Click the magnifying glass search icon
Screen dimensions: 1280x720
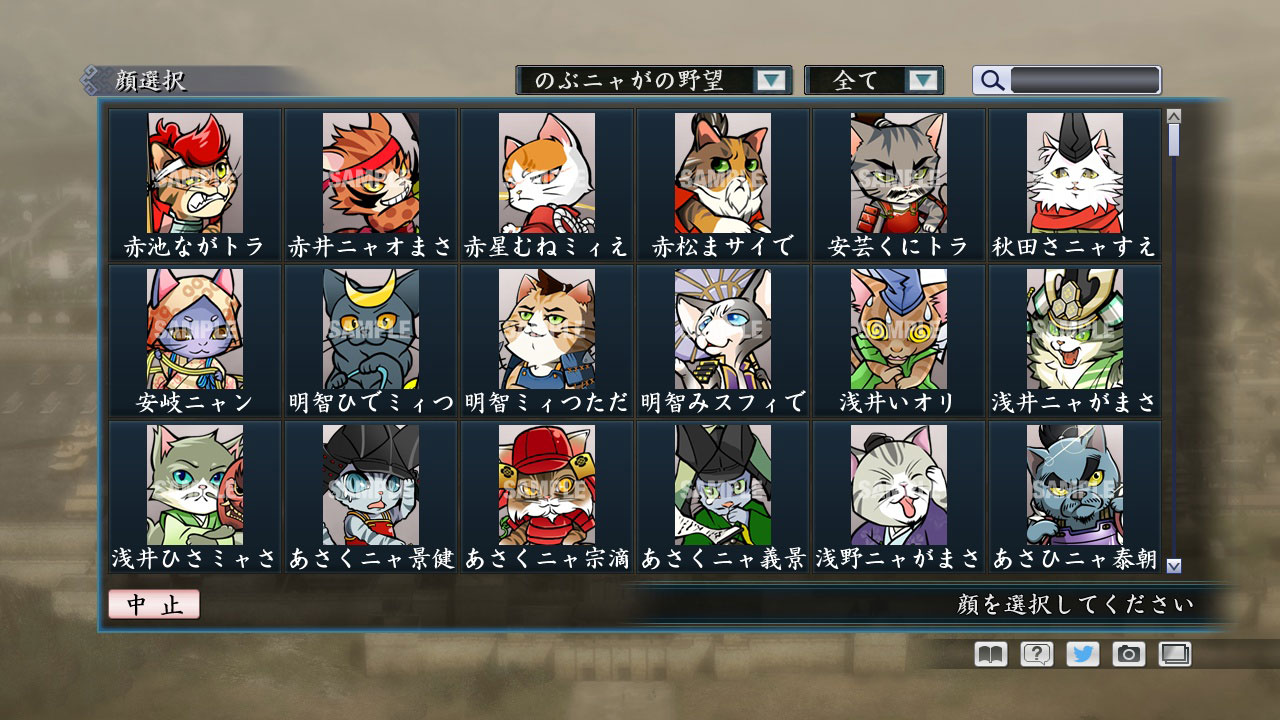click(991, 79)
